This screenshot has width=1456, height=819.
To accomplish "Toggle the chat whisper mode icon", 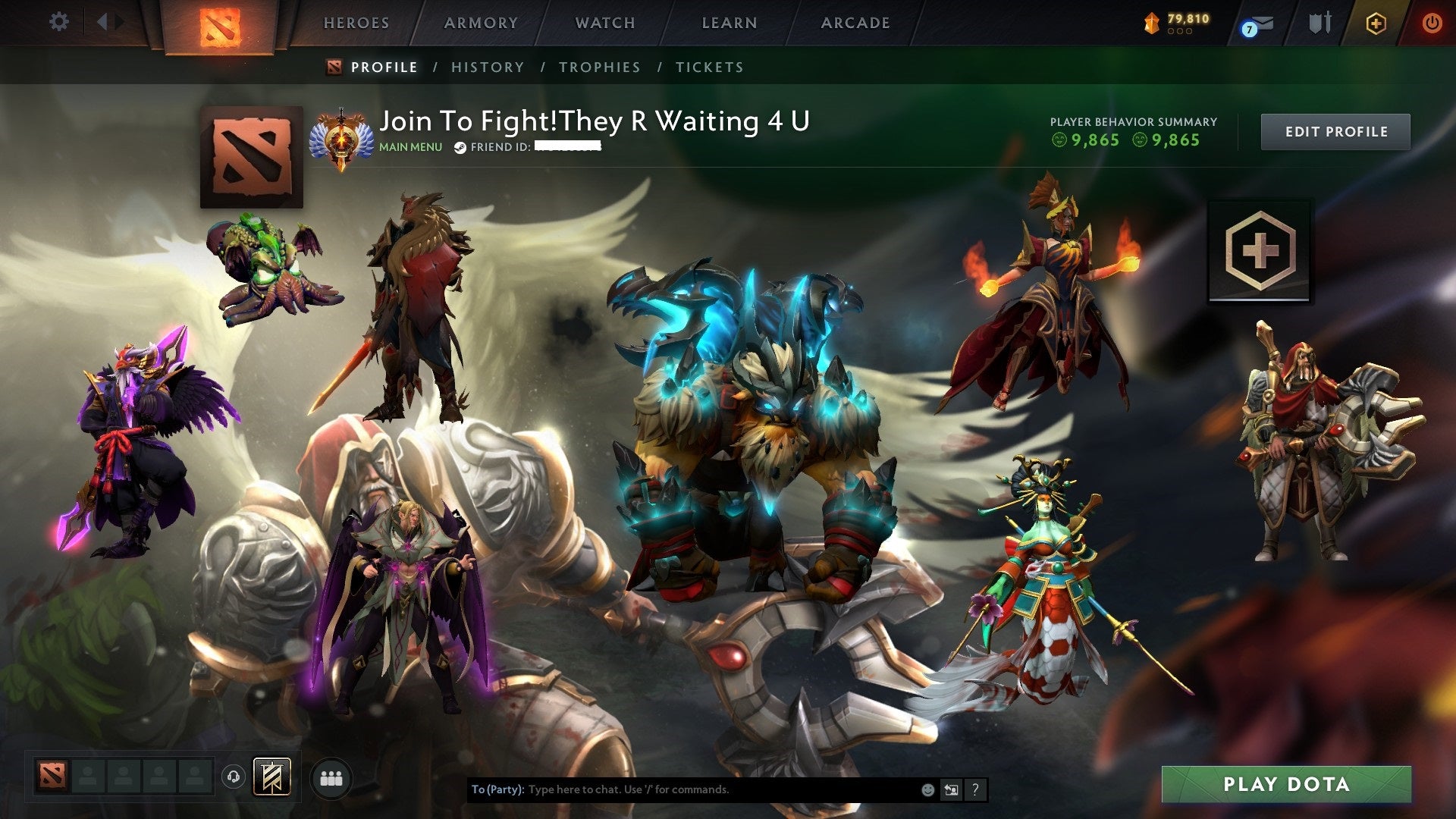I will pos(951,789).
